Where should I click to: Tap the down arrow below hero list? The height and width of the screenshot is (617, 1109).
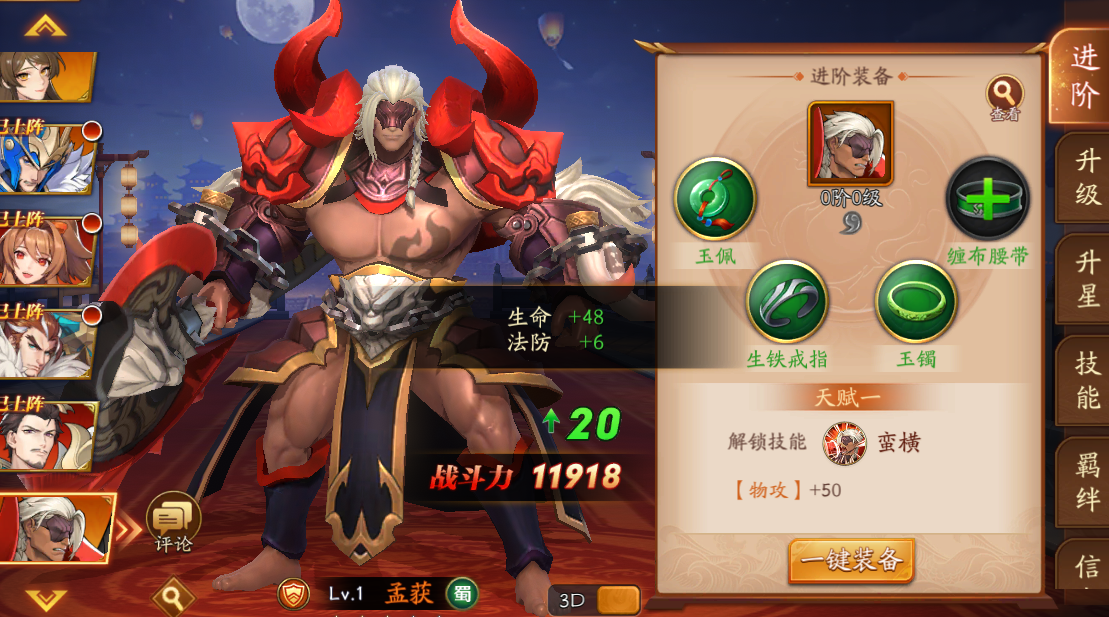pos(45,599)
